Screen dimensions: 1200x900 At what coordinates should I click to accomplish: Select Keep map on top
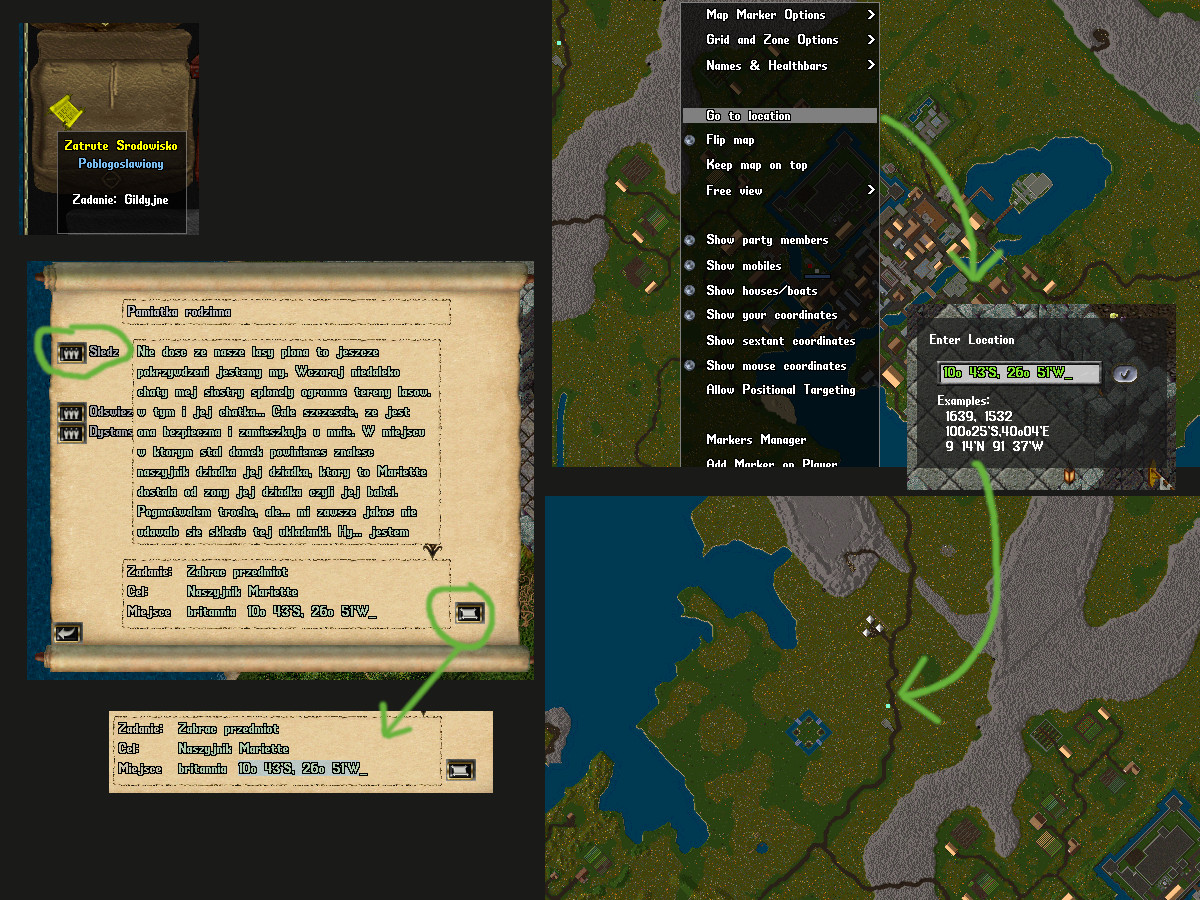756,166
